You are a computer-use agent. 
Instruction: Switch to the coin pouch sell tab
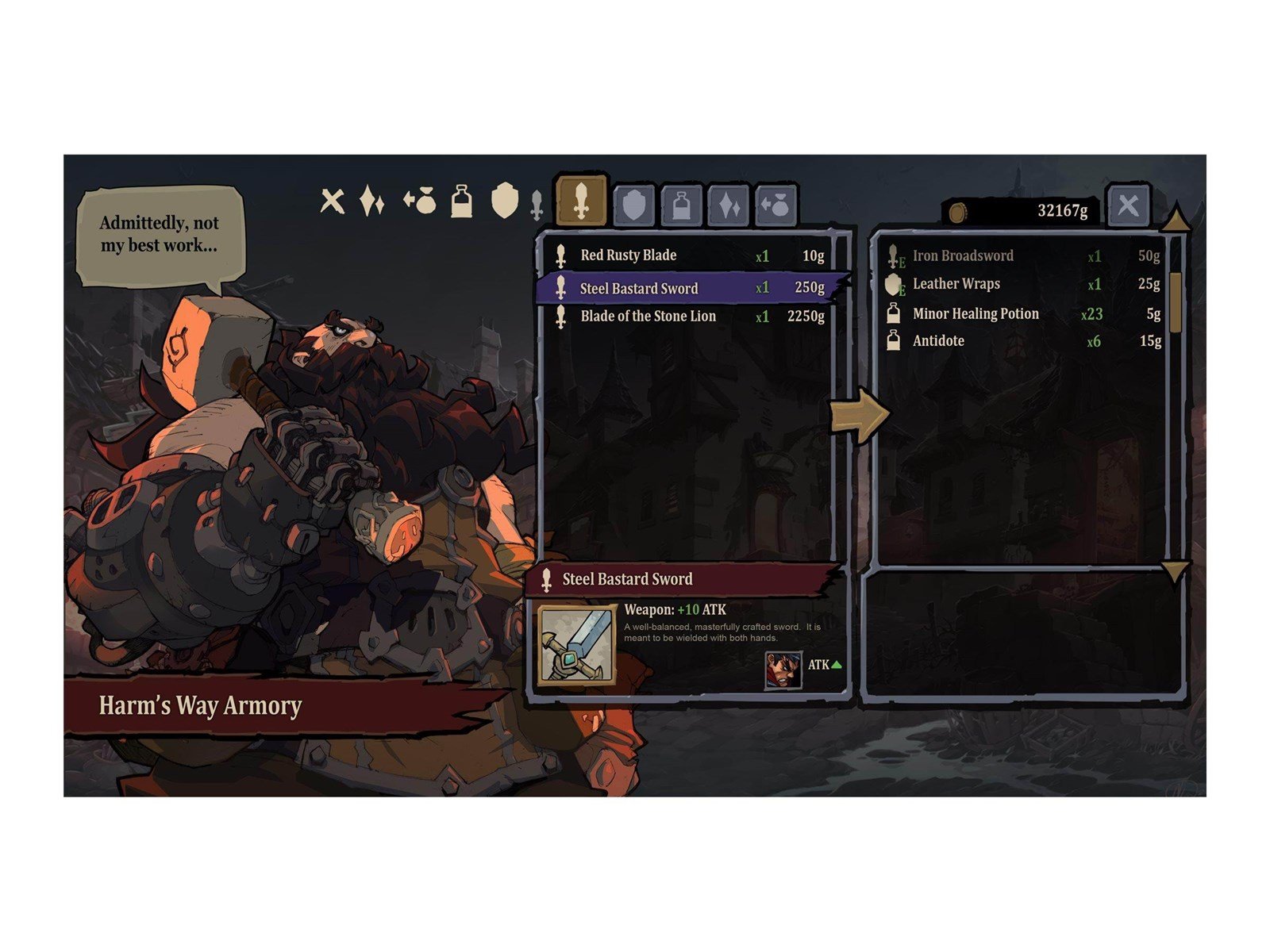pos(775,206)
